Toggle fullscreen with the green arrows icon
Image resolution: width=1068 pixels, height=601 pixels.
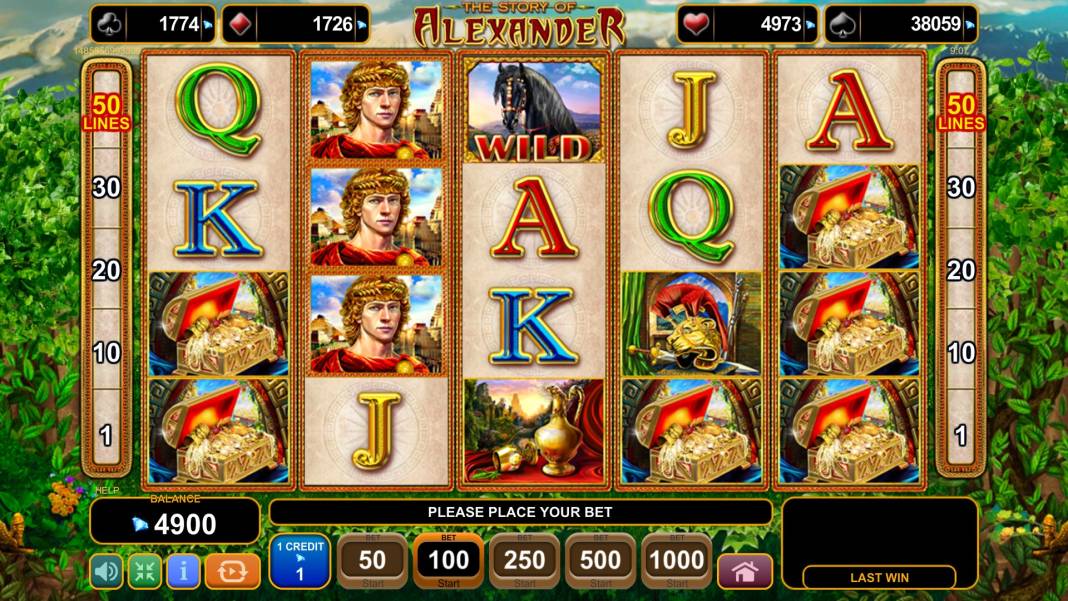pyautogui.click(x=144, y=571)
